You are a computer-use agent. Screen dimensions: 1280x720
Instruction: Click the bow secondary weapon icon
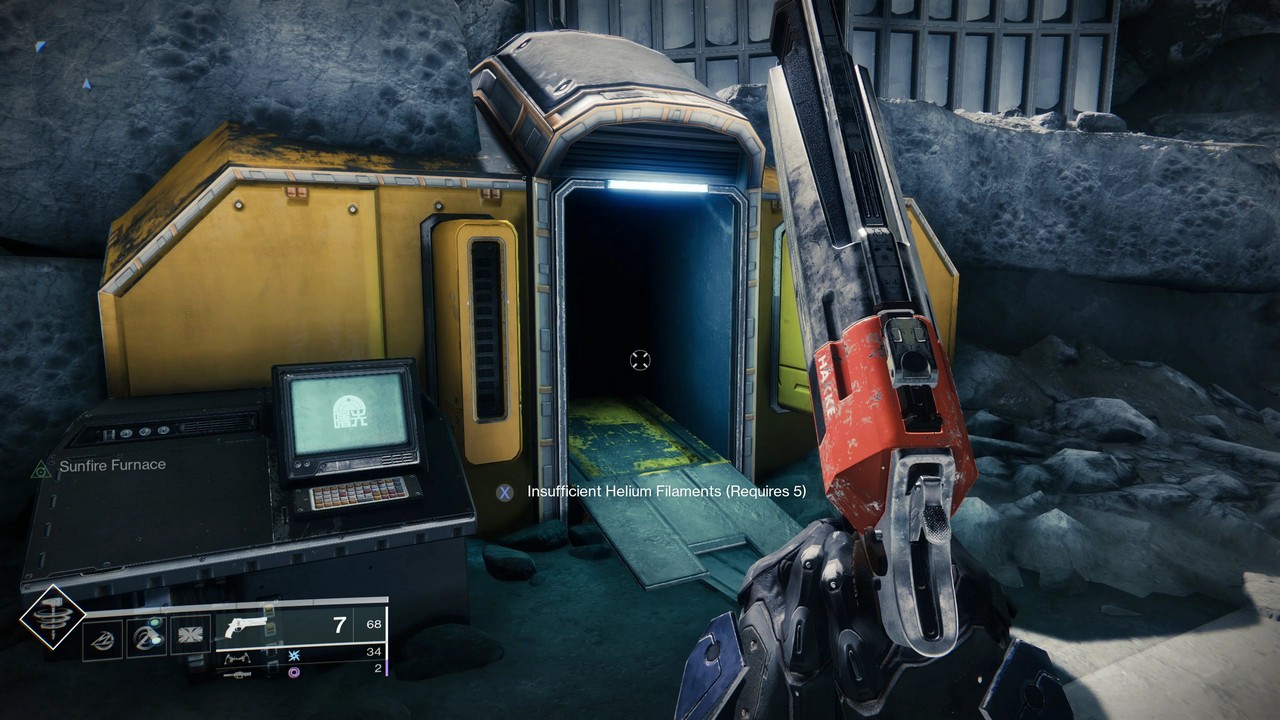click(236, 657)
